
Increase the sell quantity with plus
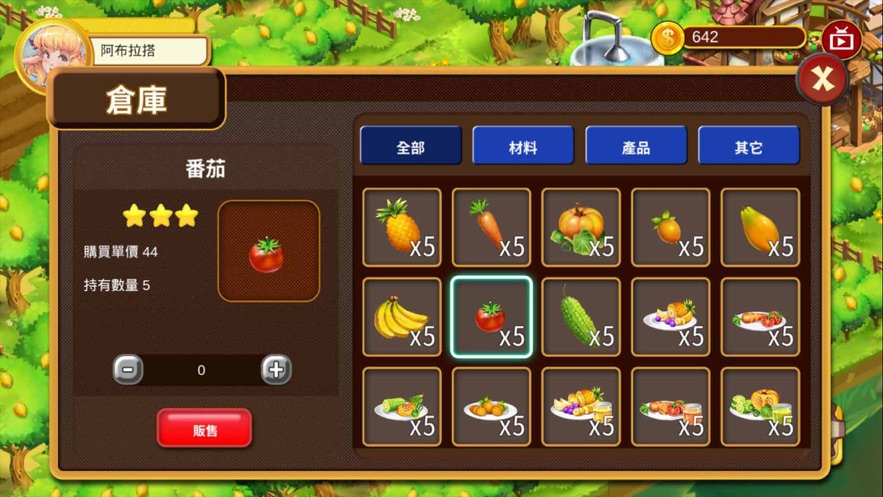tap(276, 370)
